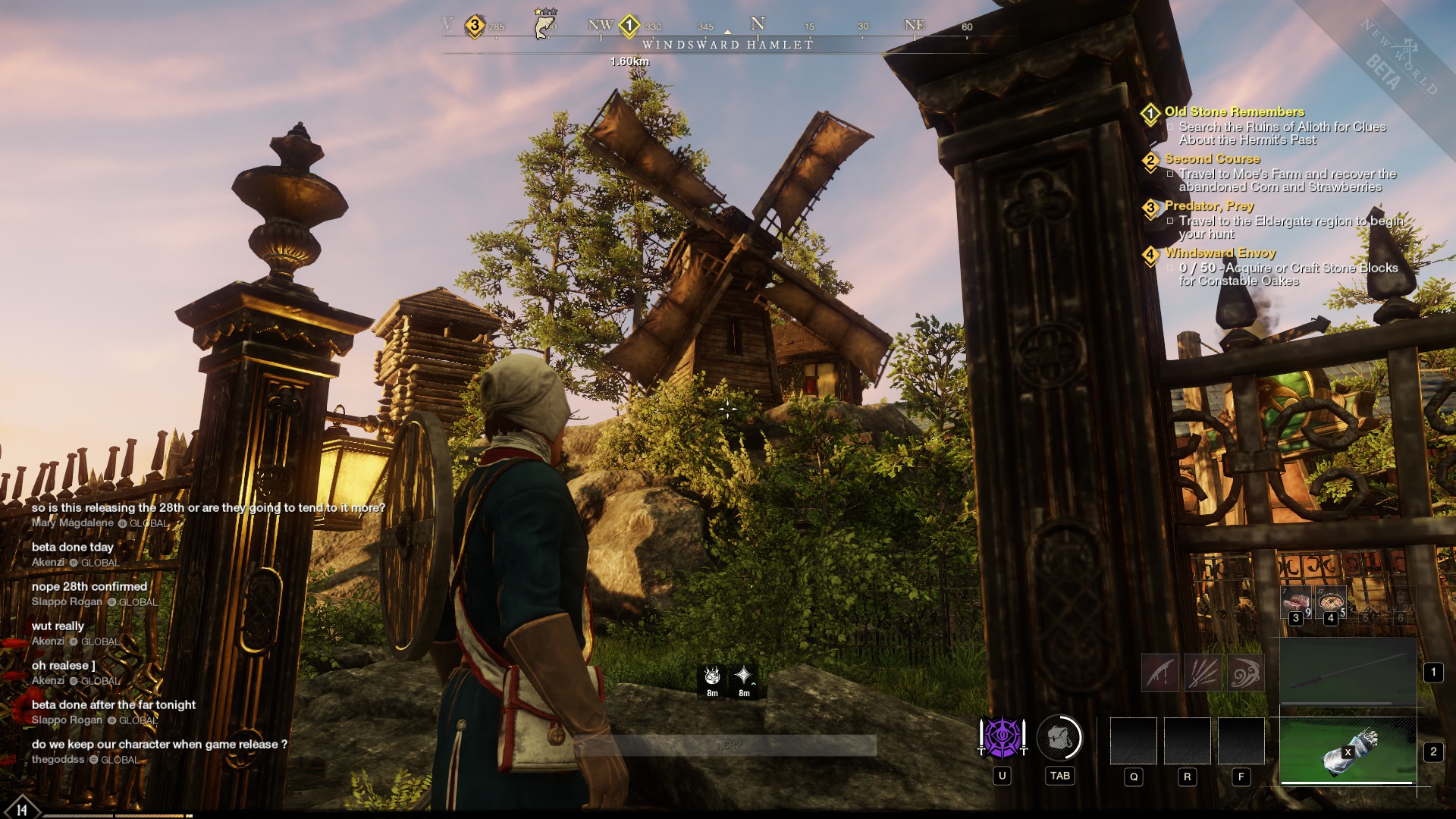Use the raw meat consumable slot
Image resolution: width=1456 pixels, height=819 pixels.
point(1296,603)
